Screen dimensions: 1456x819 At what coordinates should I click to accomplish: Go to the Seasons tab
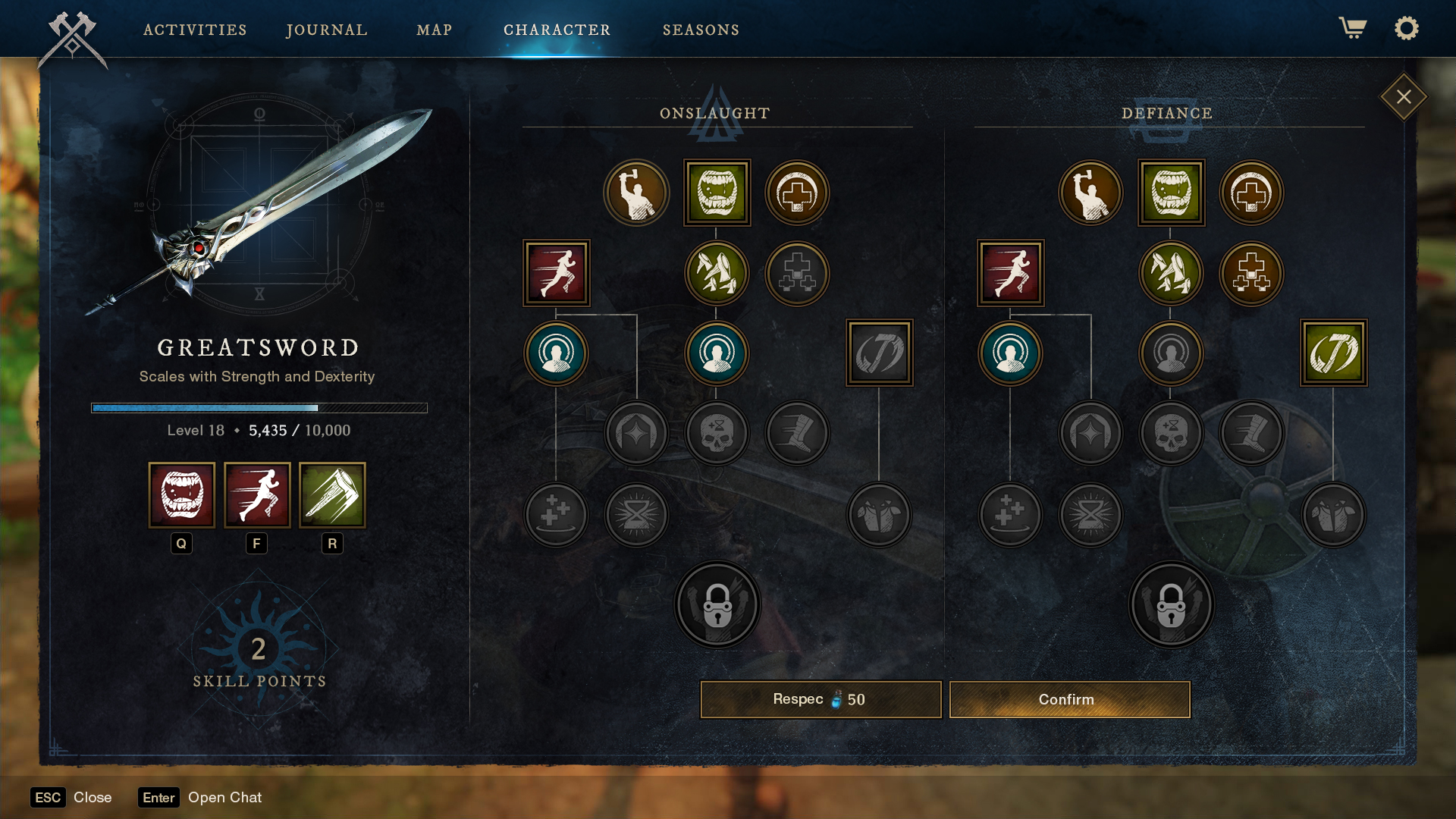click(701, 30)
